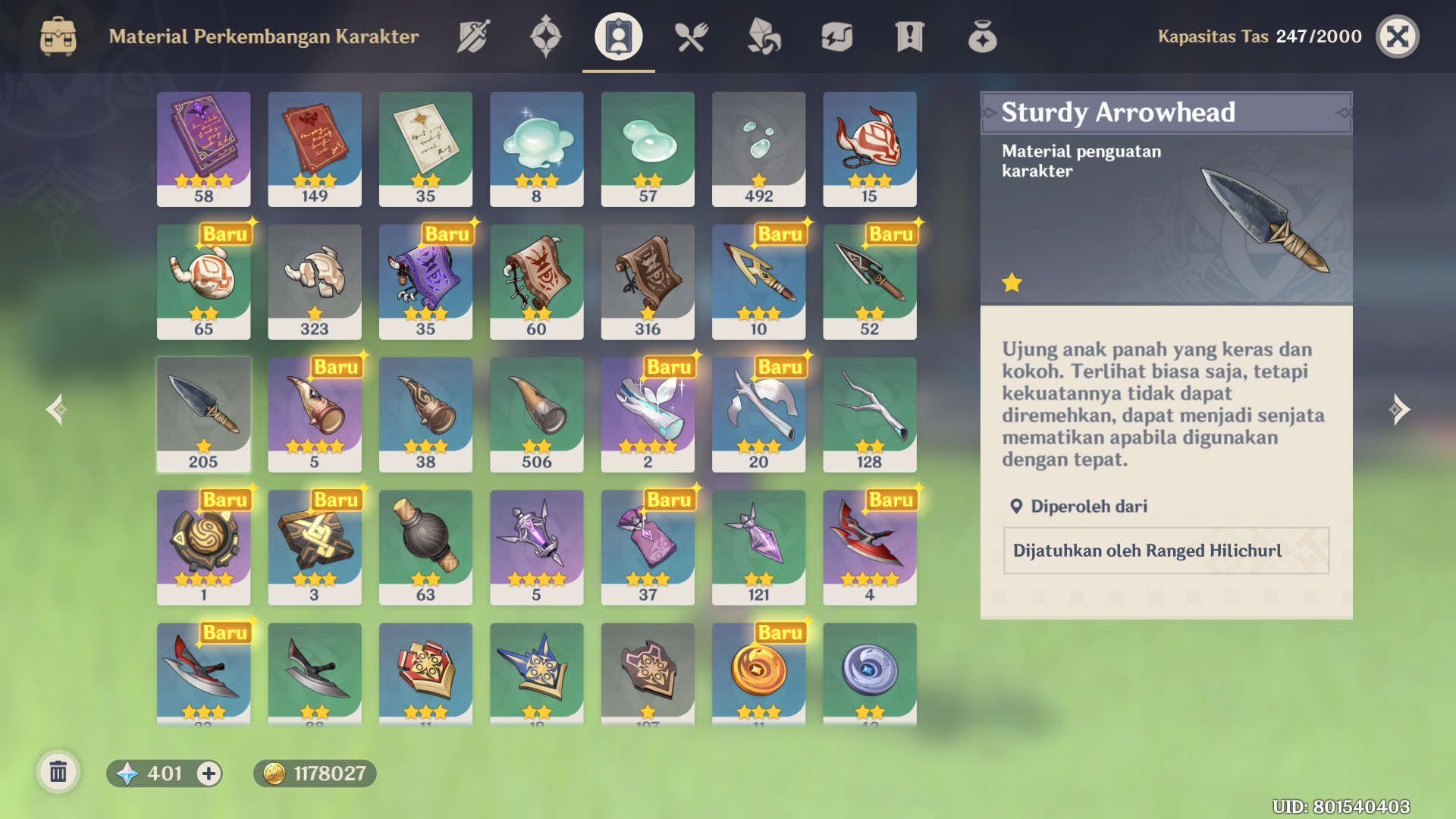1456x819 pixels.
Task: Open the Artifacts tab
Action: click(x=545, y=36)
